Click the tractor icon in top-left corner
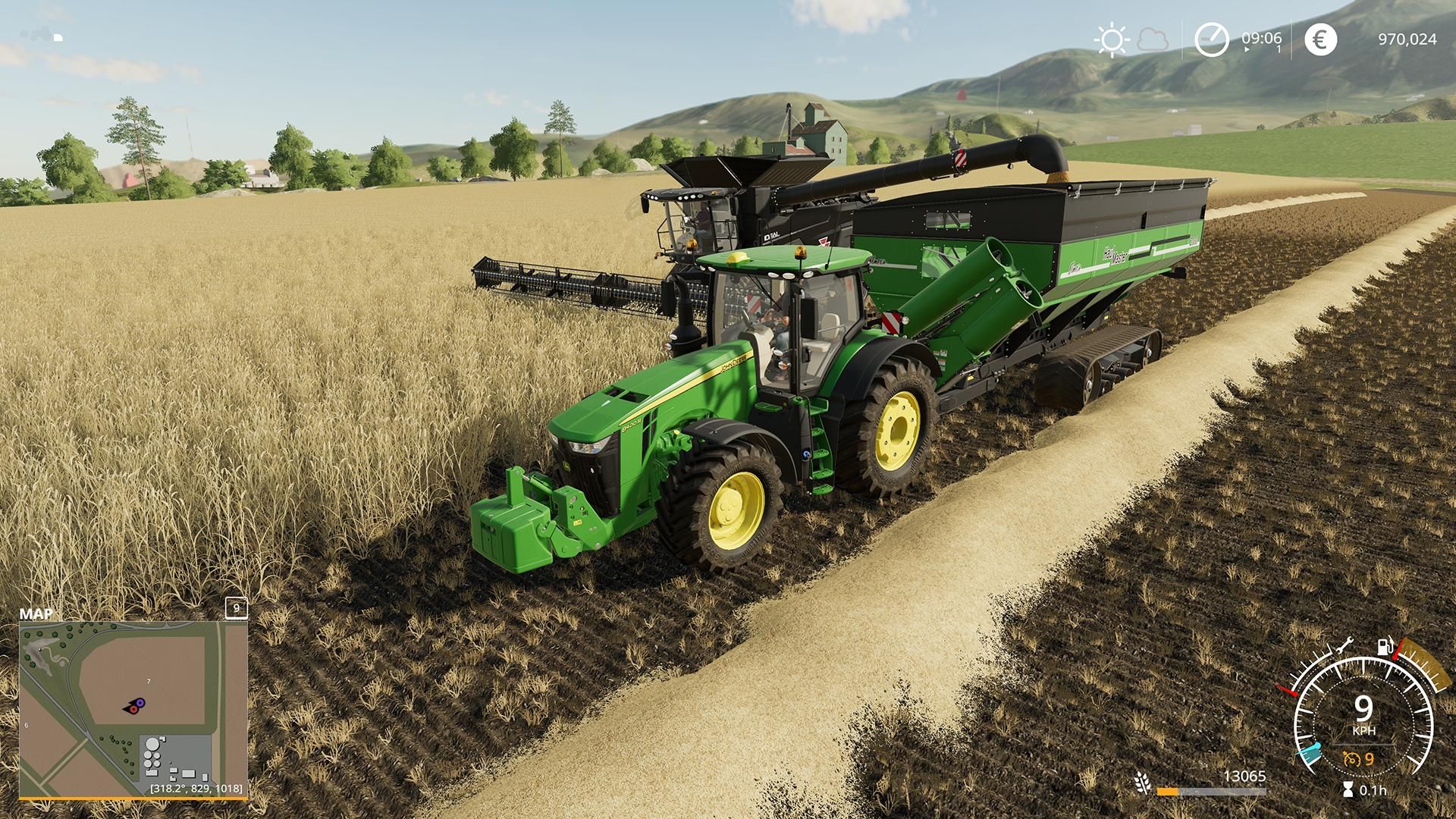This screenshot has width=1456, height=819. click(x=39, y=33)
